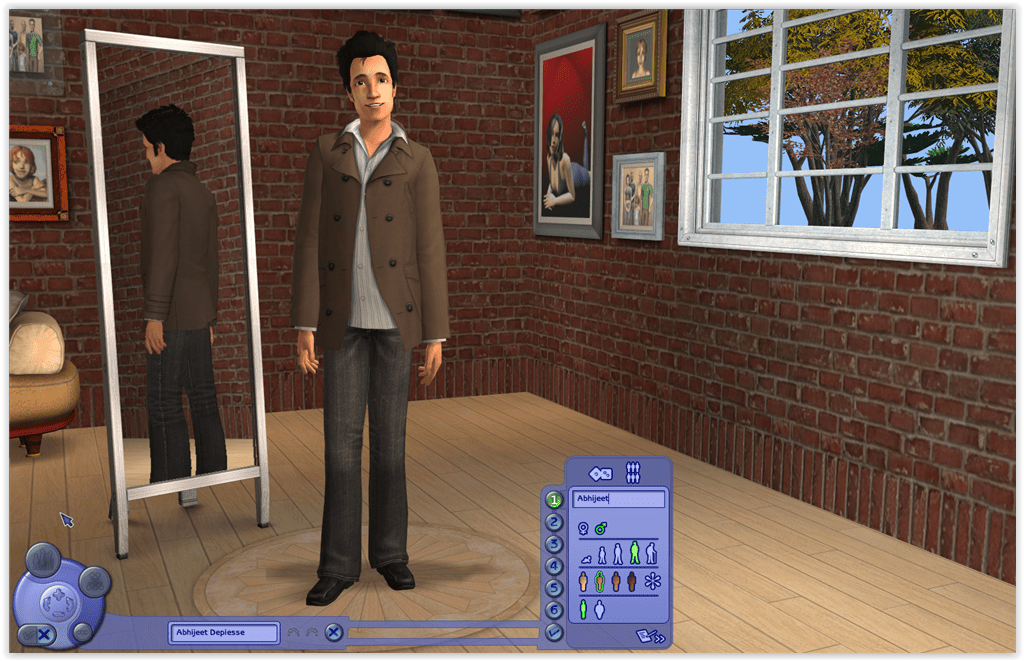
Task: Edit the Abhijeet first name field
Action: (x=617, y=498)
